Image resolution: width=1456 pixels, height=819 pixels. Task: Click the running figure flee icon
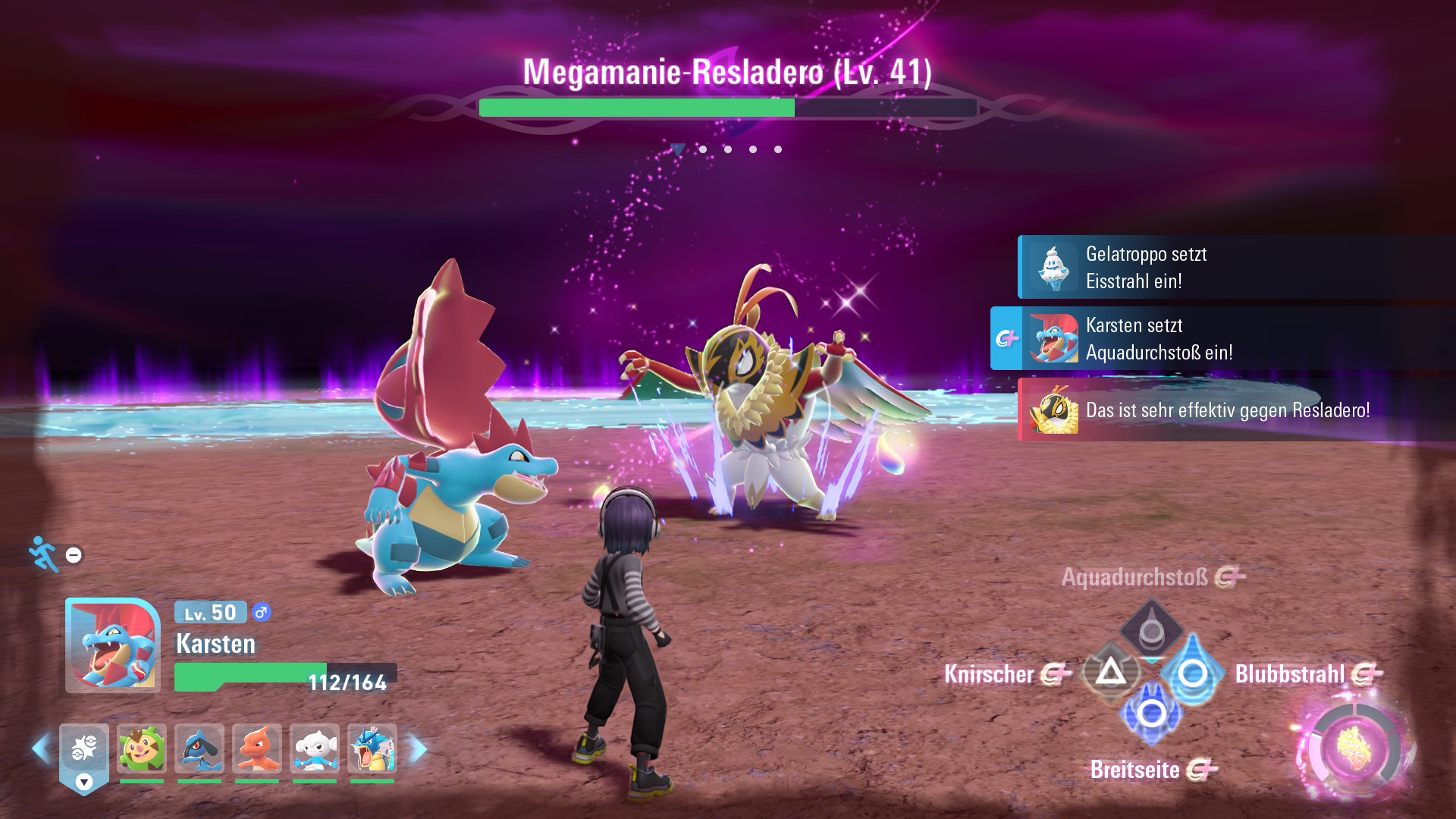(44, 554)
